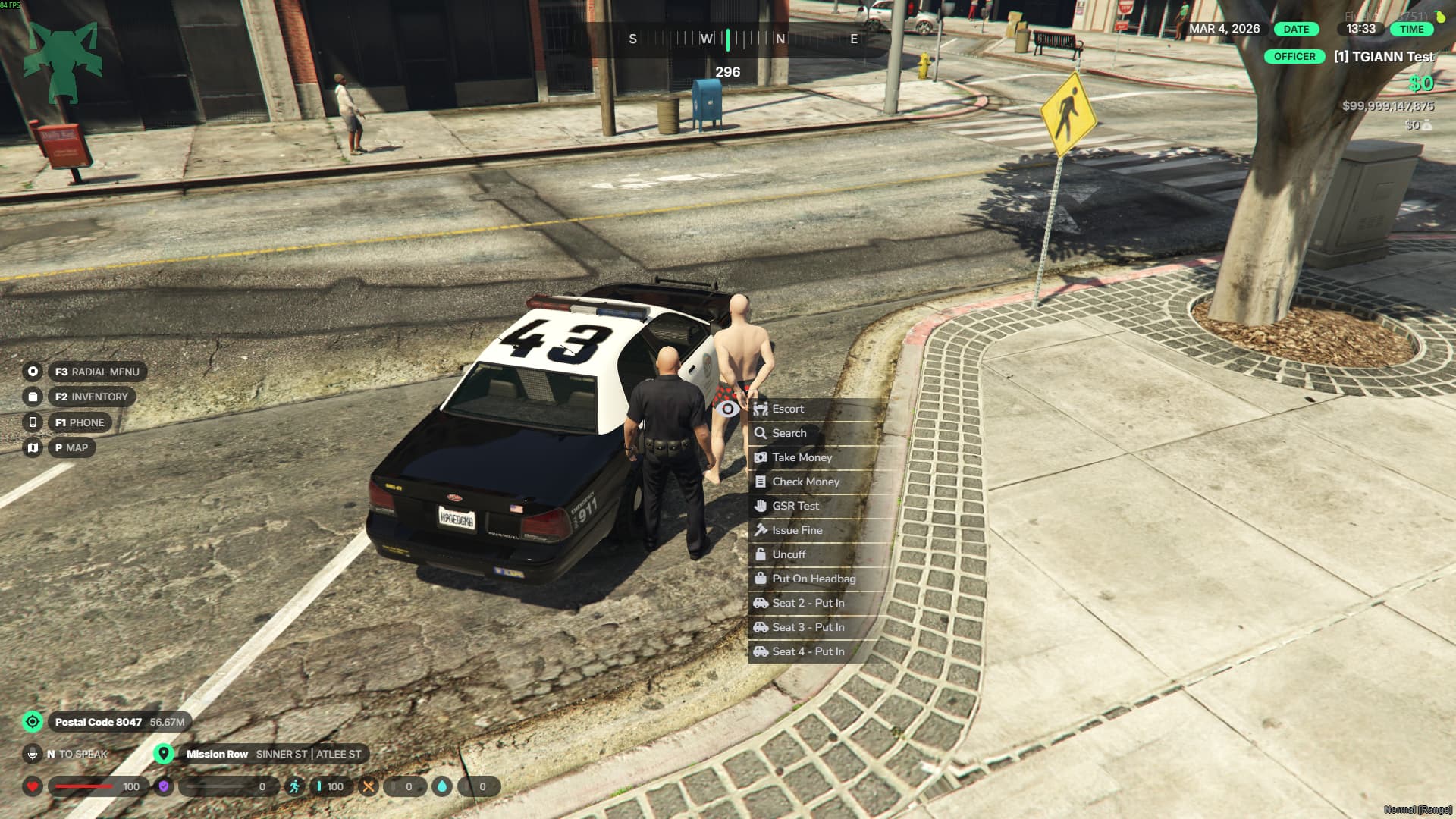Click the eye targeting icon
1456x819 pixels.
(727, 409)
